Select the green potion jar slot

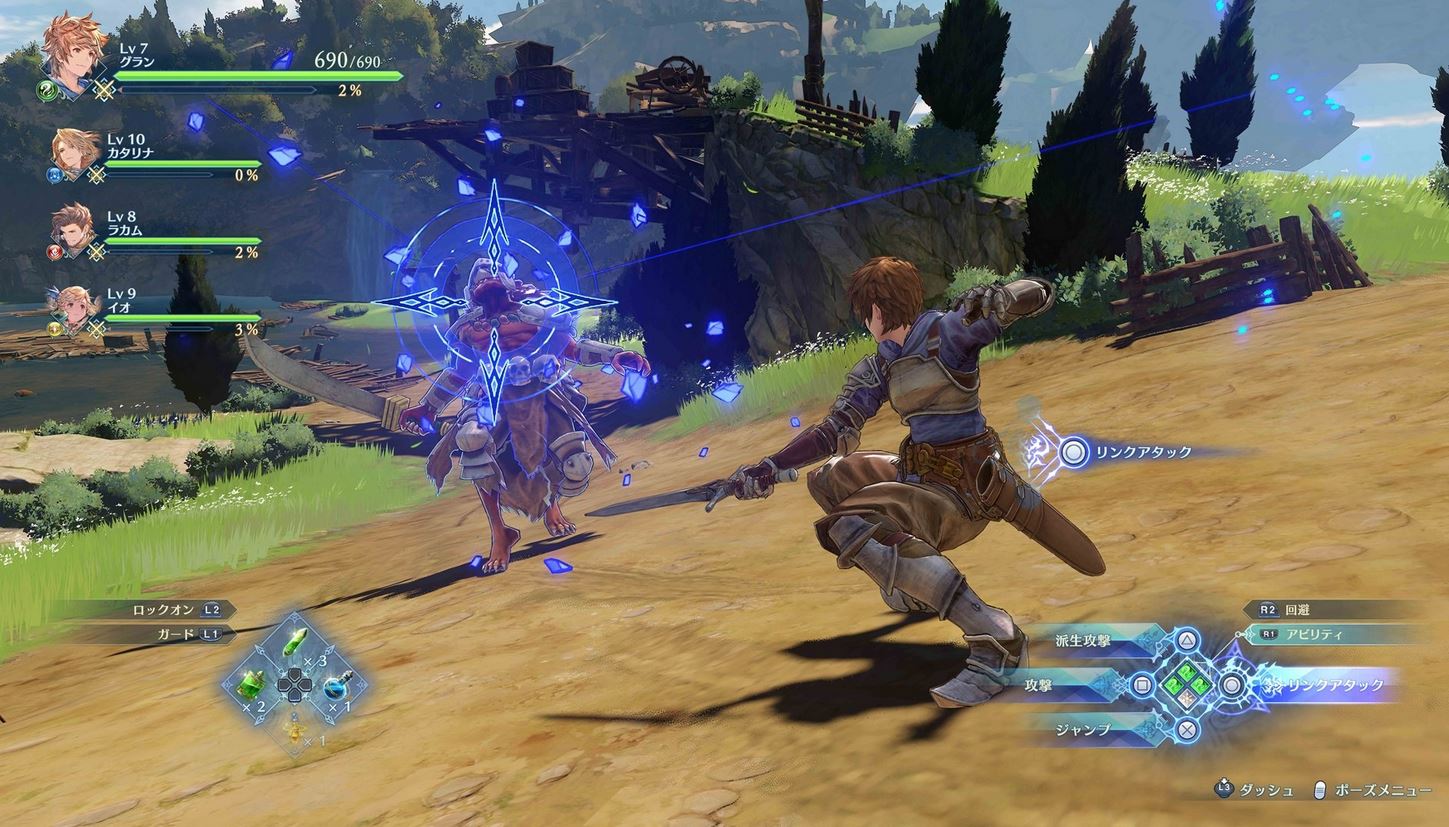(x=251, y=685)
